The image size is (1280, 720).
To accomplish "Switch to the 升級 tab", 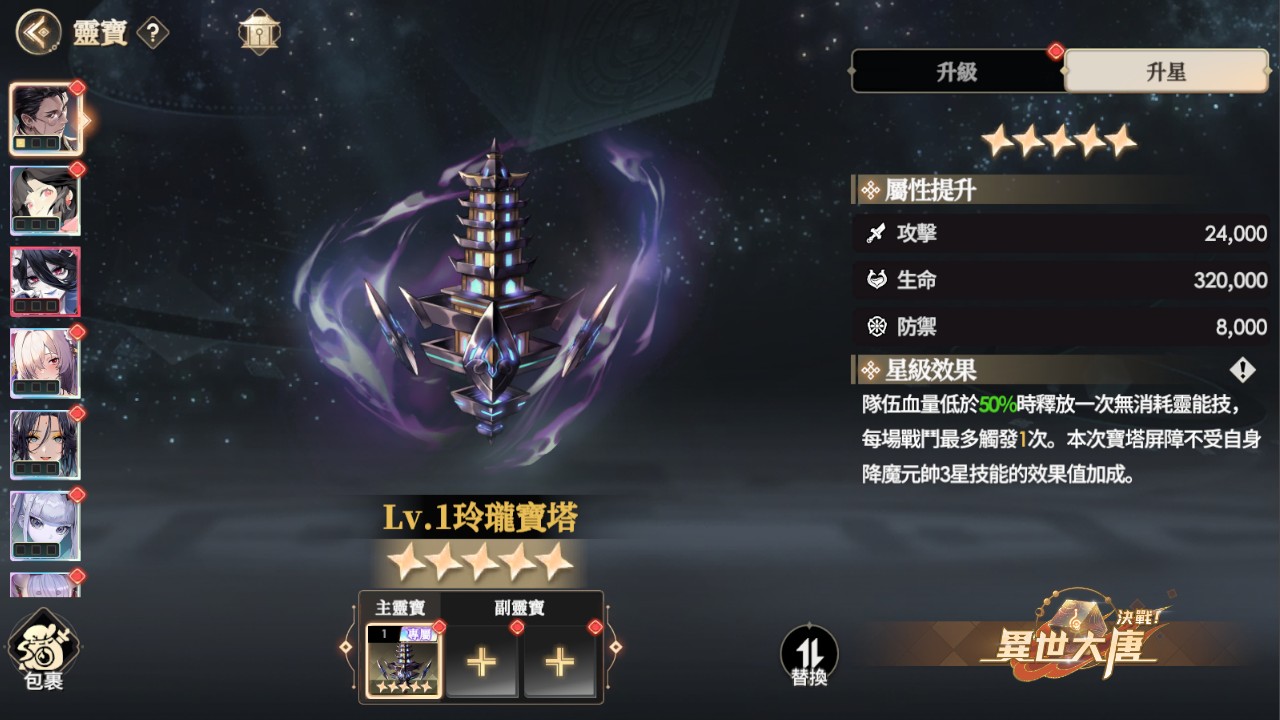I will [x=957, y=71].
